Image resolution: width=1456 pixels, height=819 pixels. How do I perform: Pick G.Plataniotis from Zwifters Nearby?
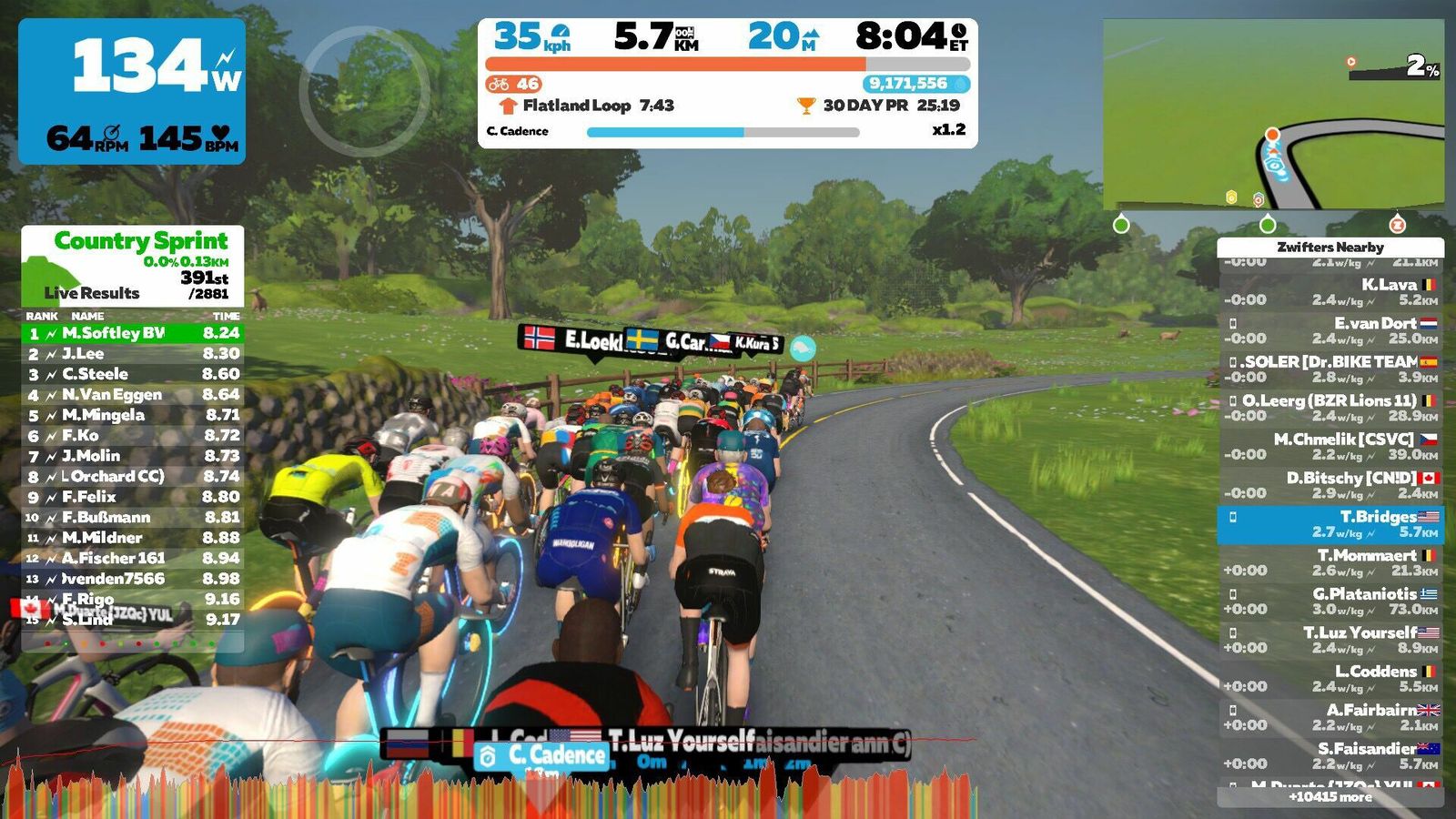coord(1330,601)
